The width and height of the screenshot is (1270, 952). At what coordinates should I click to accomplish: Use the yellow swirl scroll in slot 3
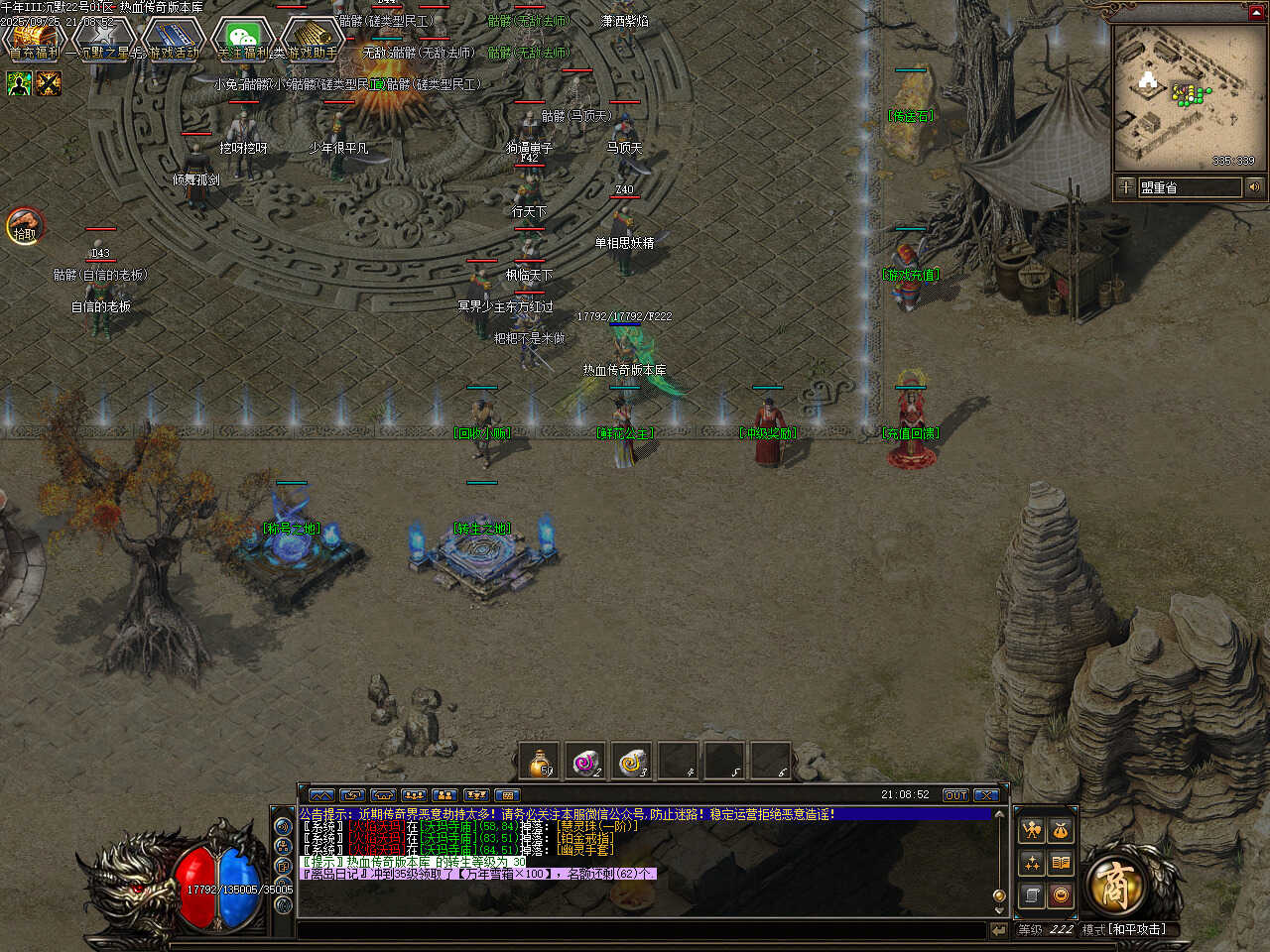(631, 762)
